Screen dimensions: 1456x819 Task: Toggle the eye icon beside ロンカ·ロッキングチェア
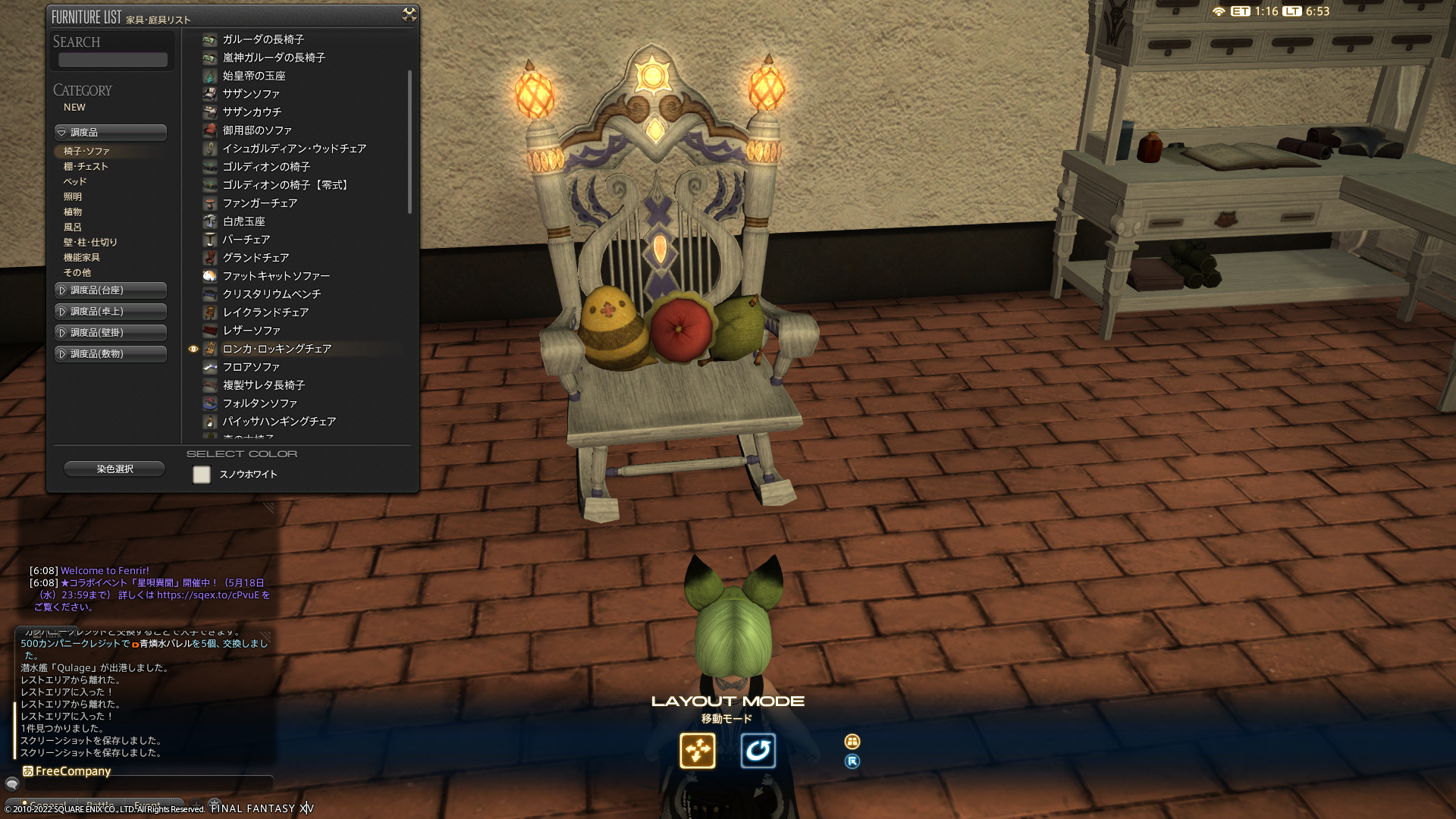click(193, 350)
